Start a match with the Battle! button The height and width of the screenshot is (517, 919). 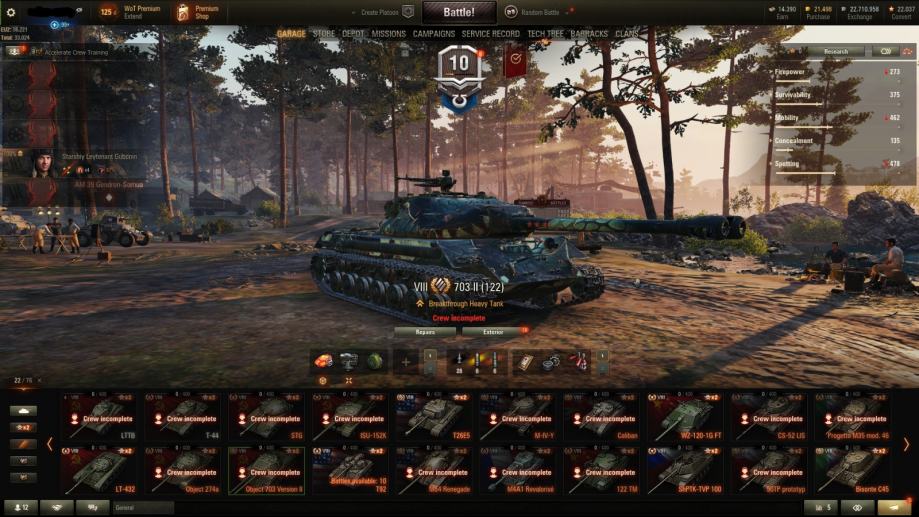coord(459,12)
